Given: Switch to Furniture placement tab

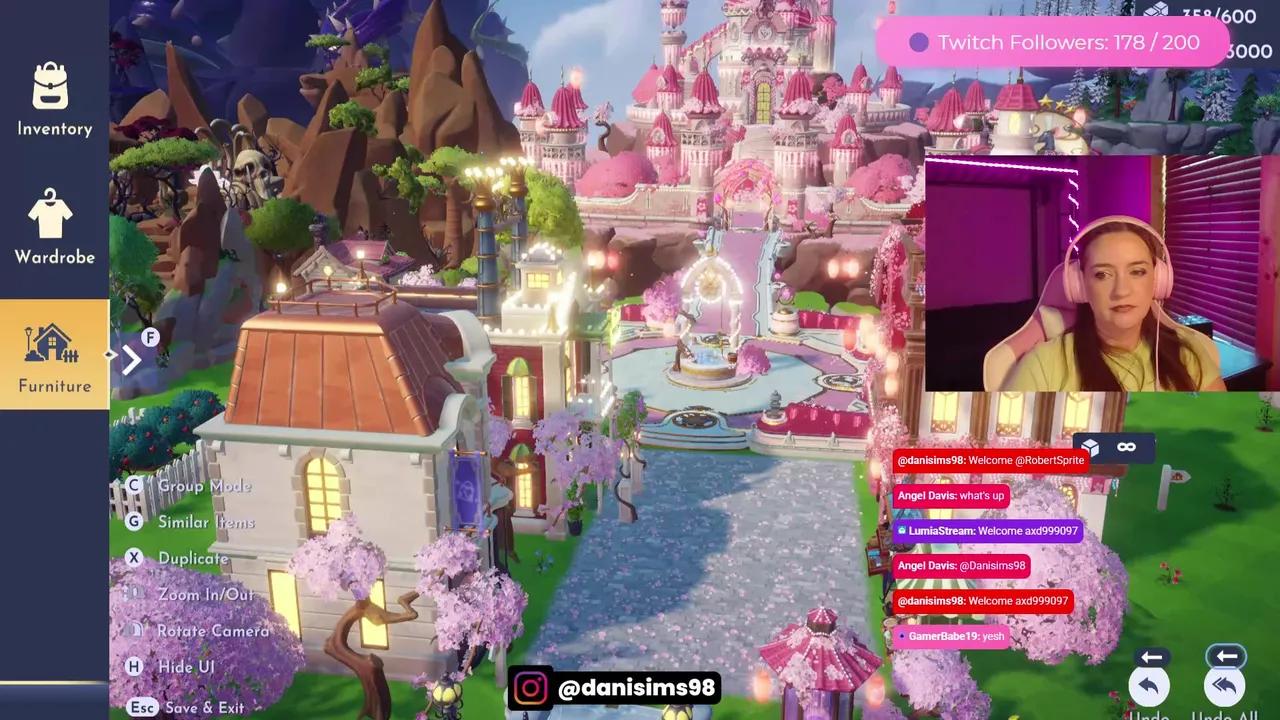Looking at the screenshot, I should pos(54,353).
